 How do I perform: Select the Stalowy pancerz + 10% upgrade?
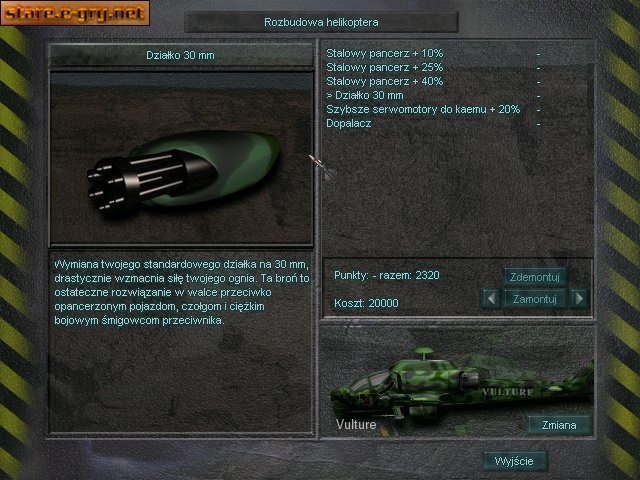(x=385, y=53)
